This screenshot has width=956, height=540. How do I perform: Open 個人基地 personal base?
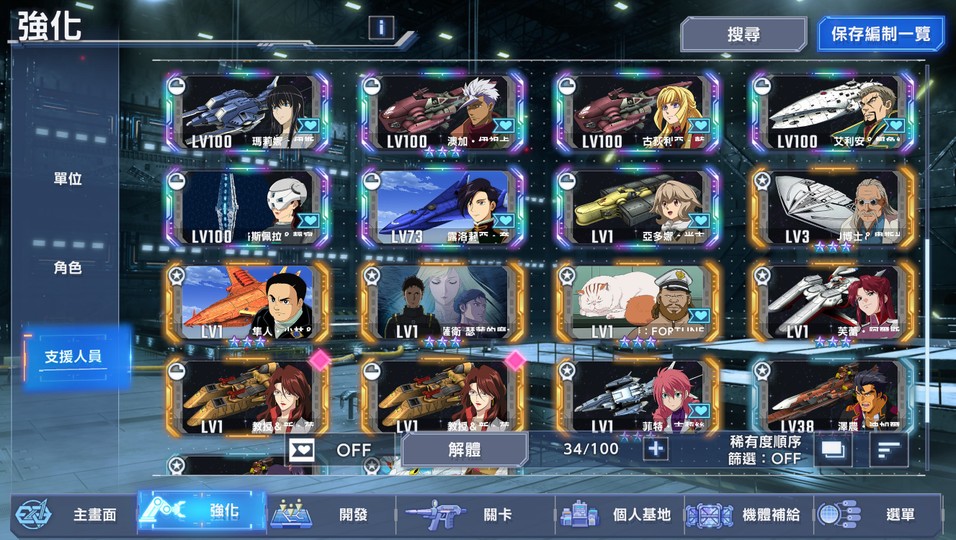[x=619, y=515]
